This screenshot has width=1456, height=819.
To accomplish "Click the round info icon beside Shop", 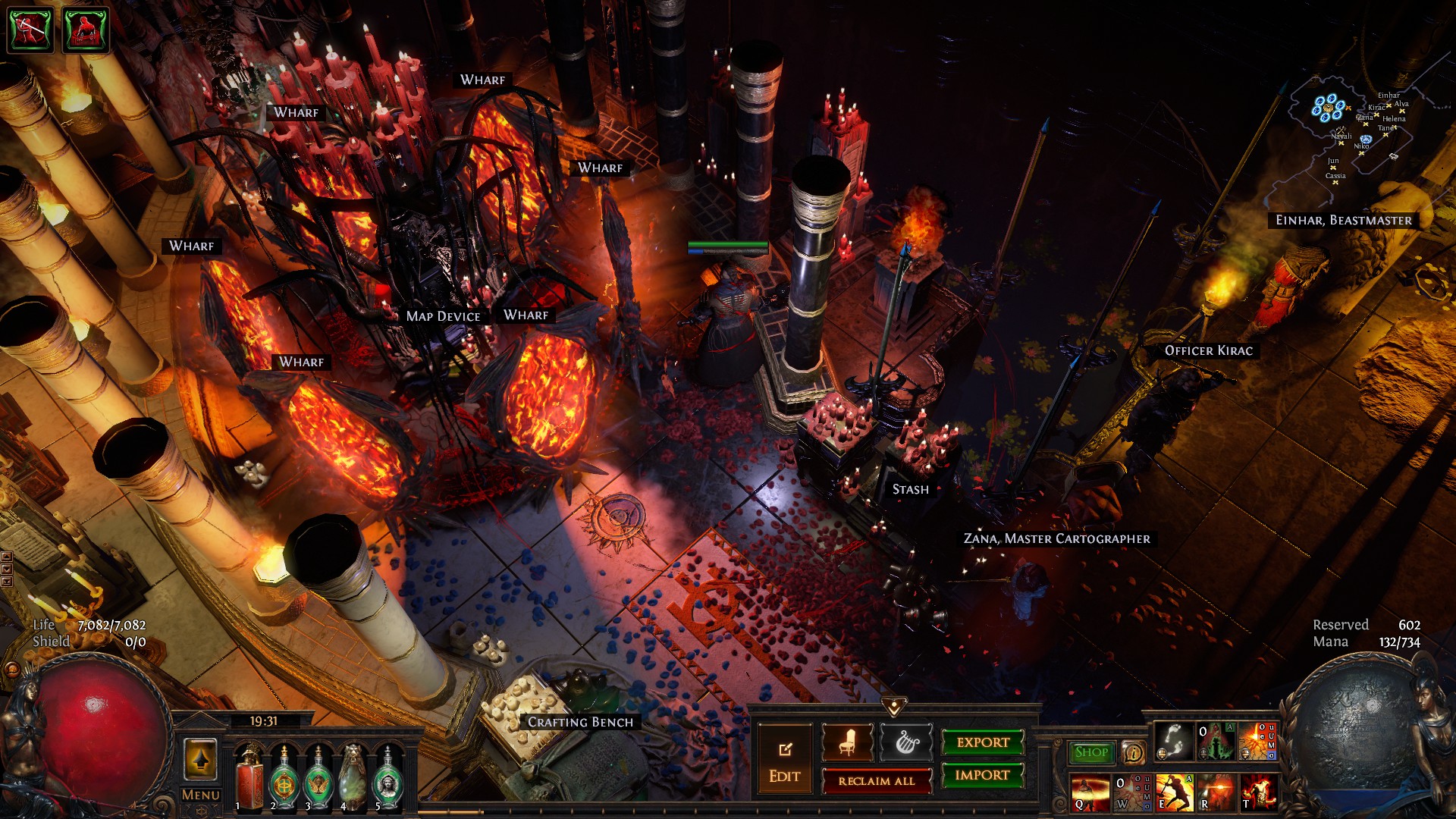I will coord(1133,752).
